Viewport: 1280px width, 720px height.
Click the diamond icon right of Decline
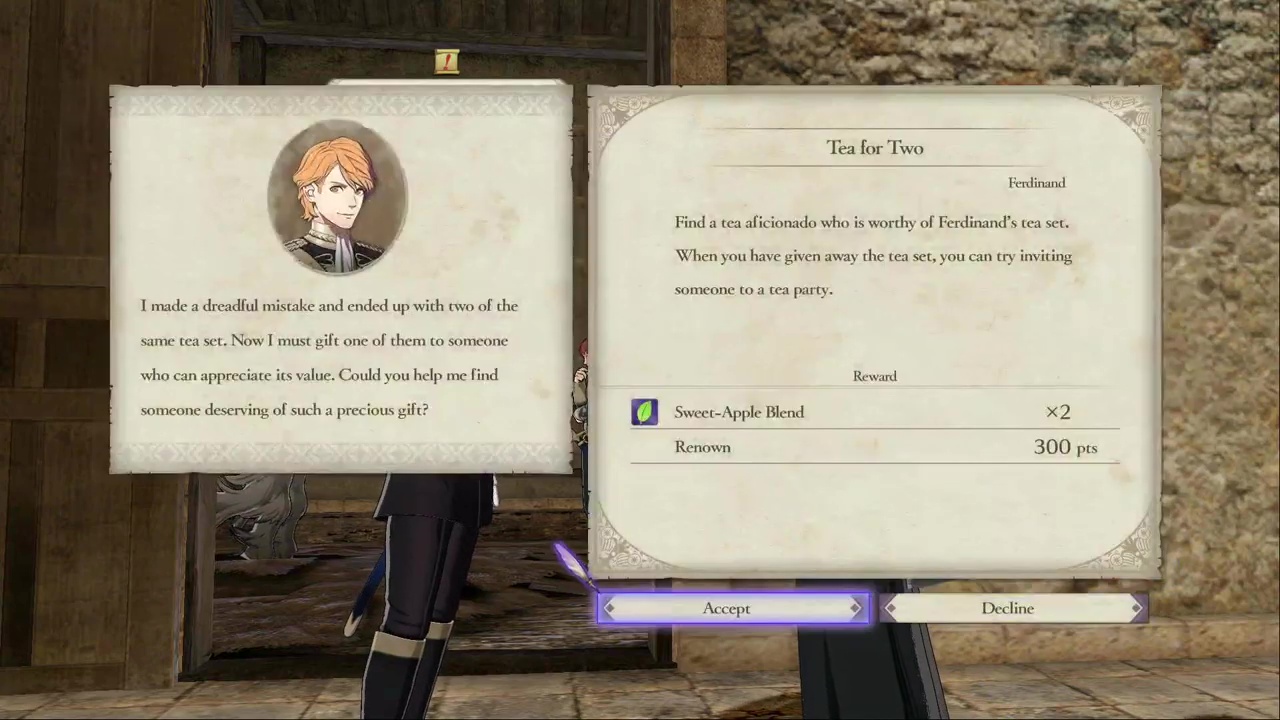1137,608
